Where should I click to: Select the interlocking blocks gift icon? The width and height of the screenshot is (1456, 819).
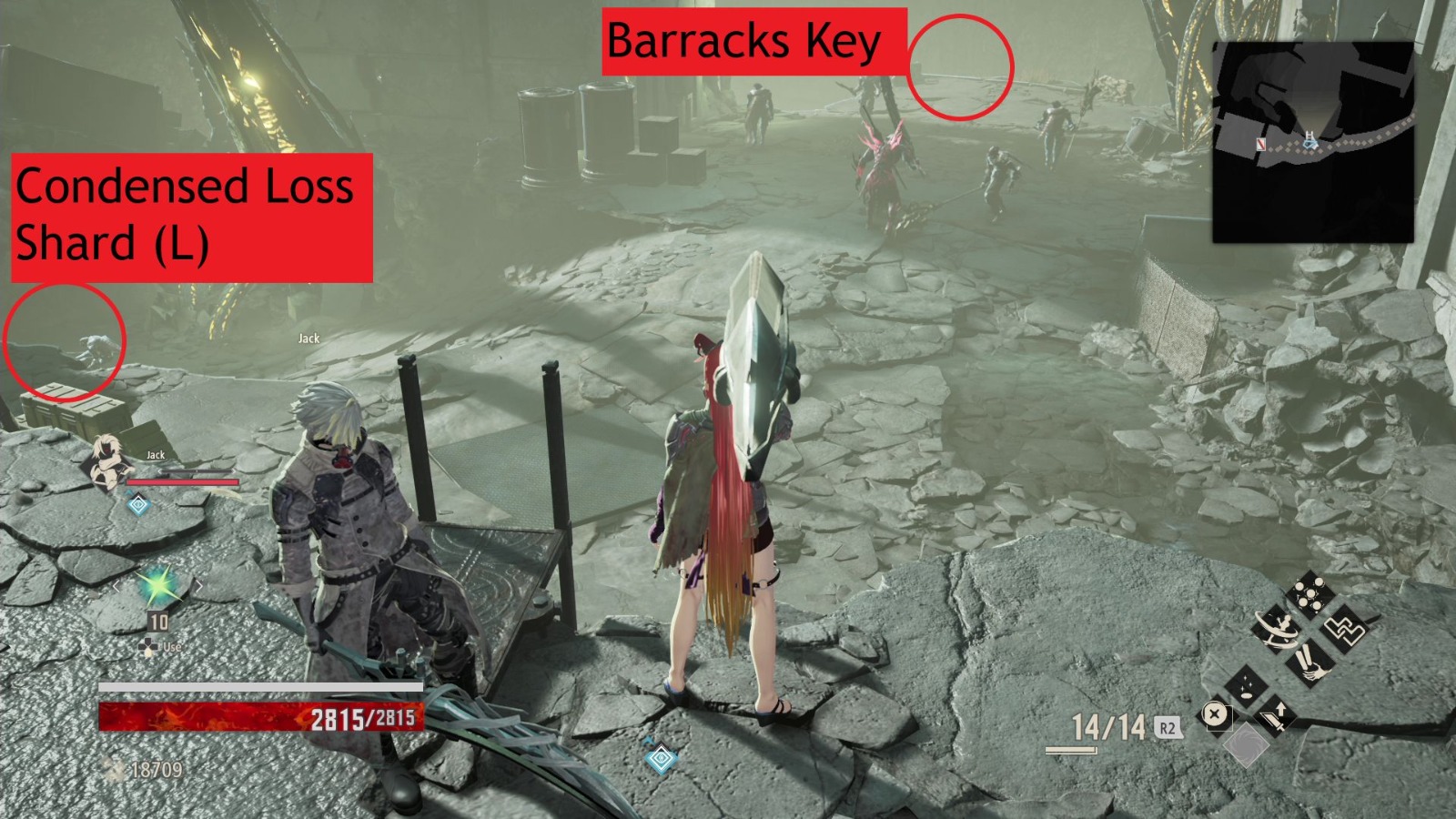click(1345, 629)
